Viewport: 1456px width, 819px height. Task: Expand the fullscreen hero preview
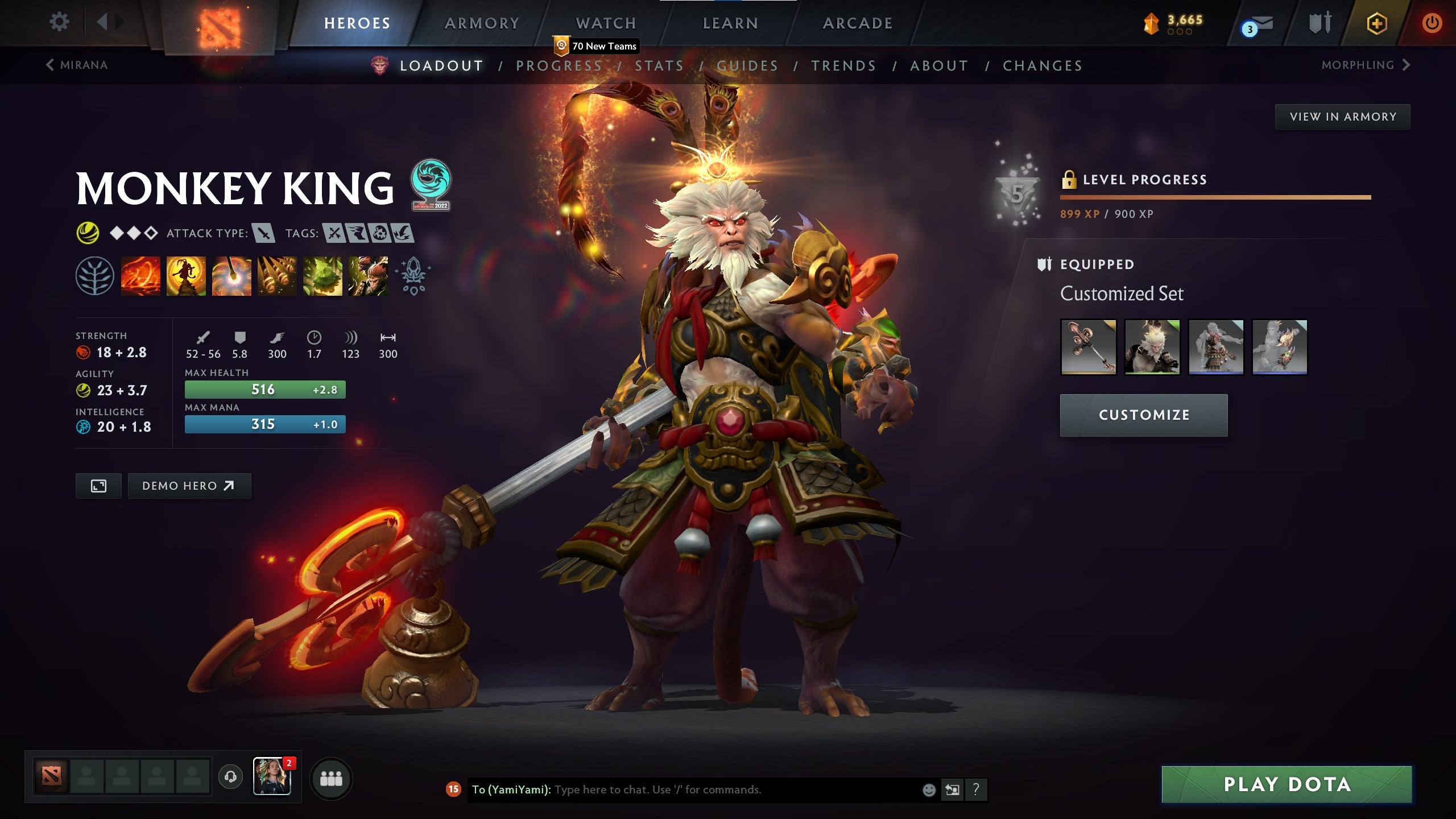click(98, 486)
